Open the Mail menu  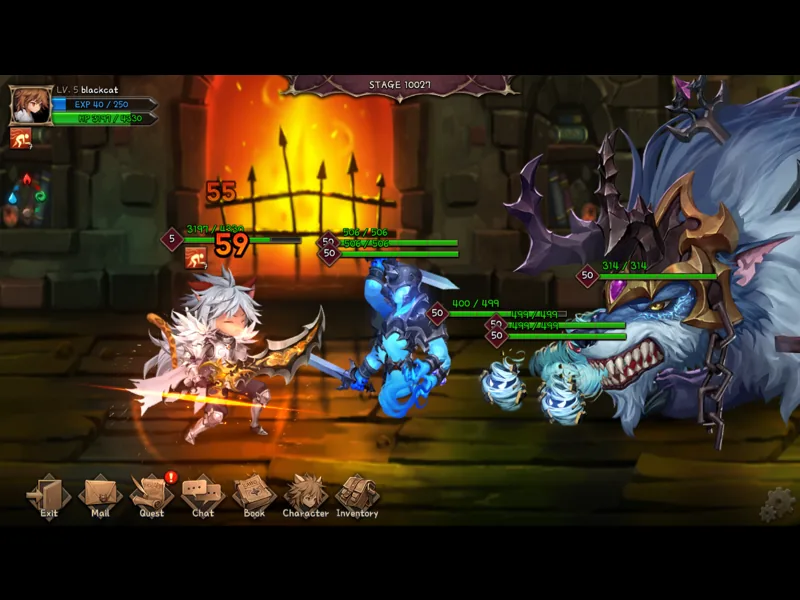click(100, 494)
